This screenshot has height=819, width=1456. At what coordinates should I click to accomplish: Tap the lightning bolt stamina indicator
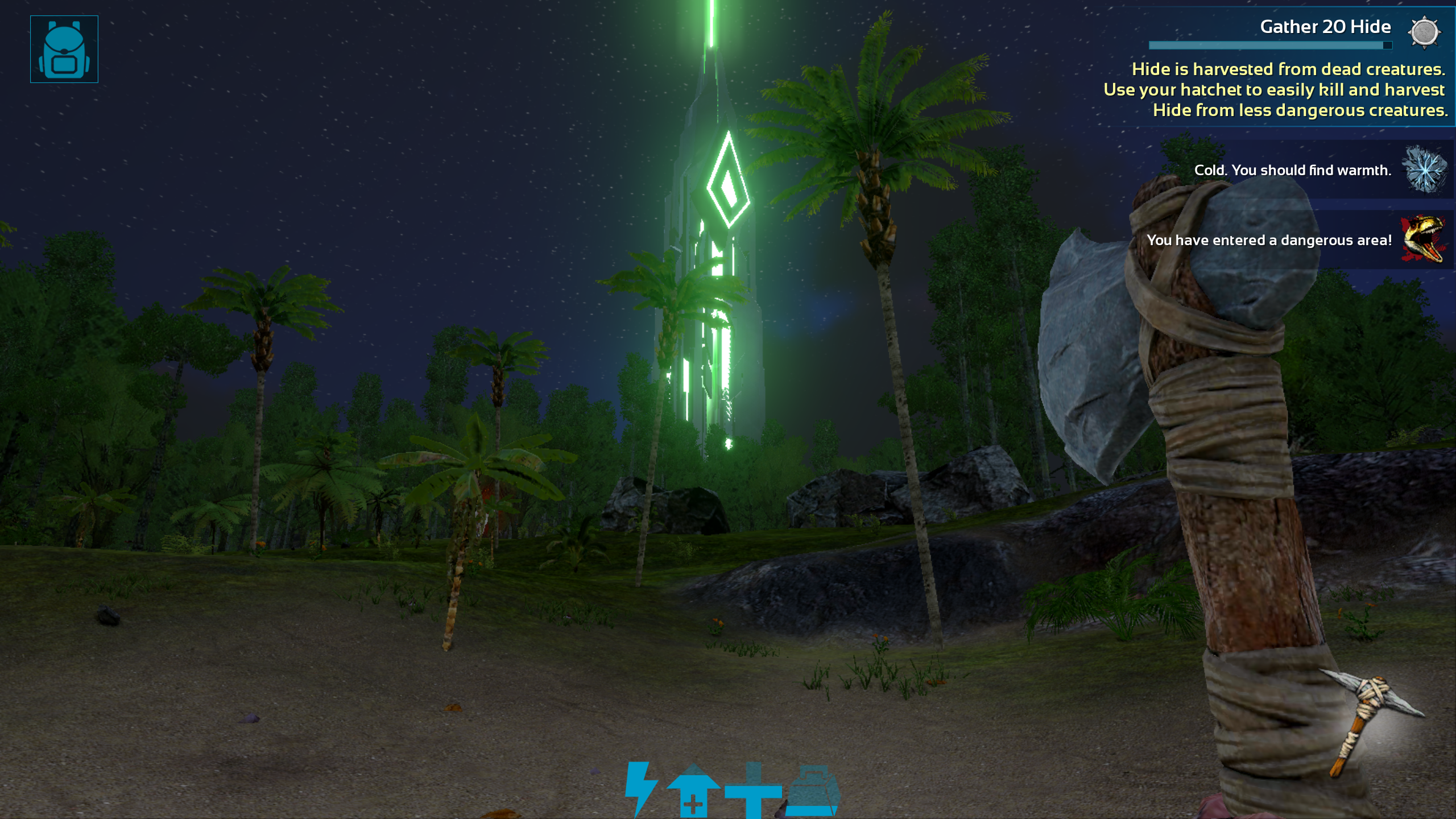(x=639, y=788)
